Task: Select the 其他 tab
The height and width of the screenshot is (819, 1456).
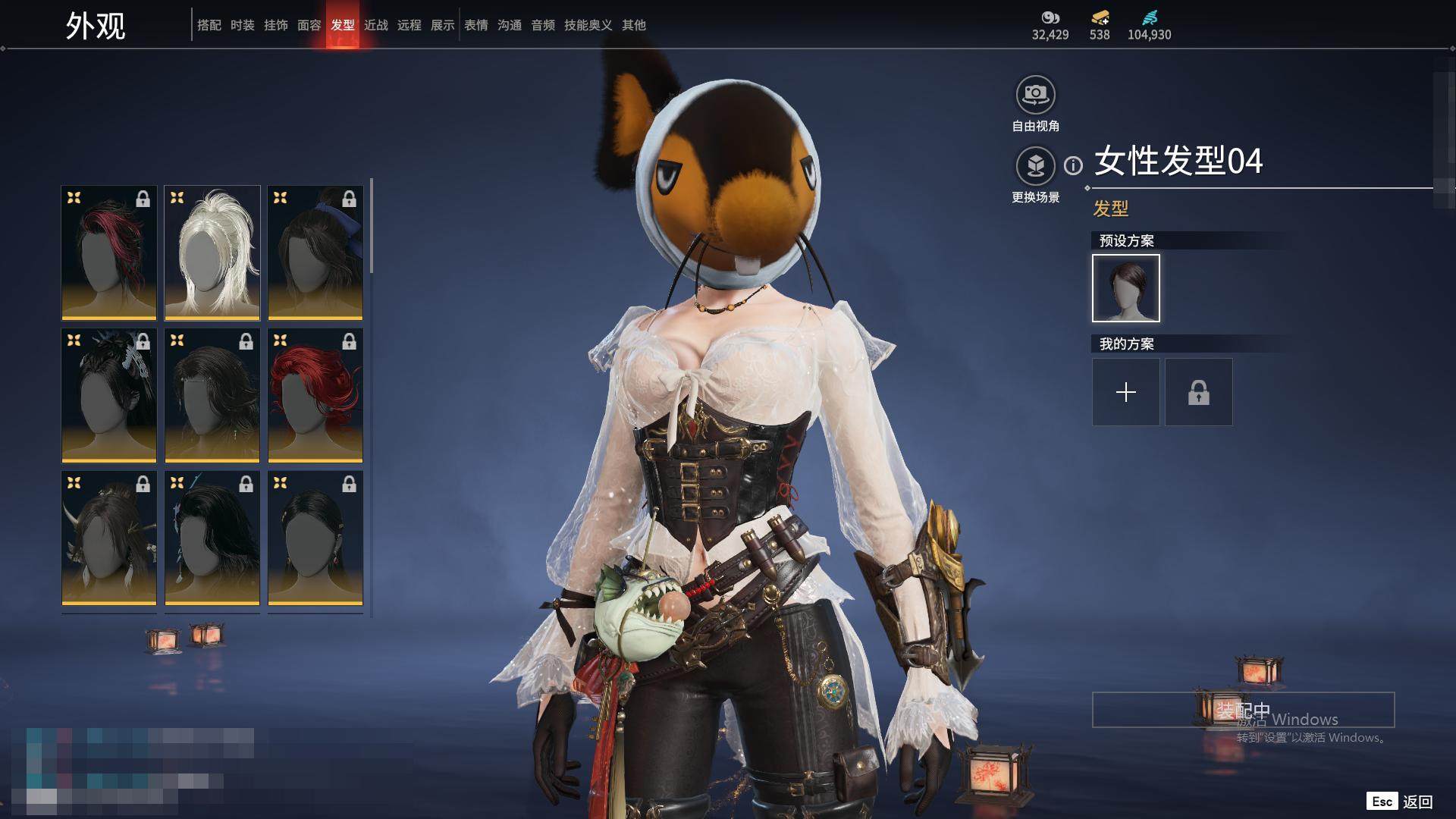Action: coord(633,25)
